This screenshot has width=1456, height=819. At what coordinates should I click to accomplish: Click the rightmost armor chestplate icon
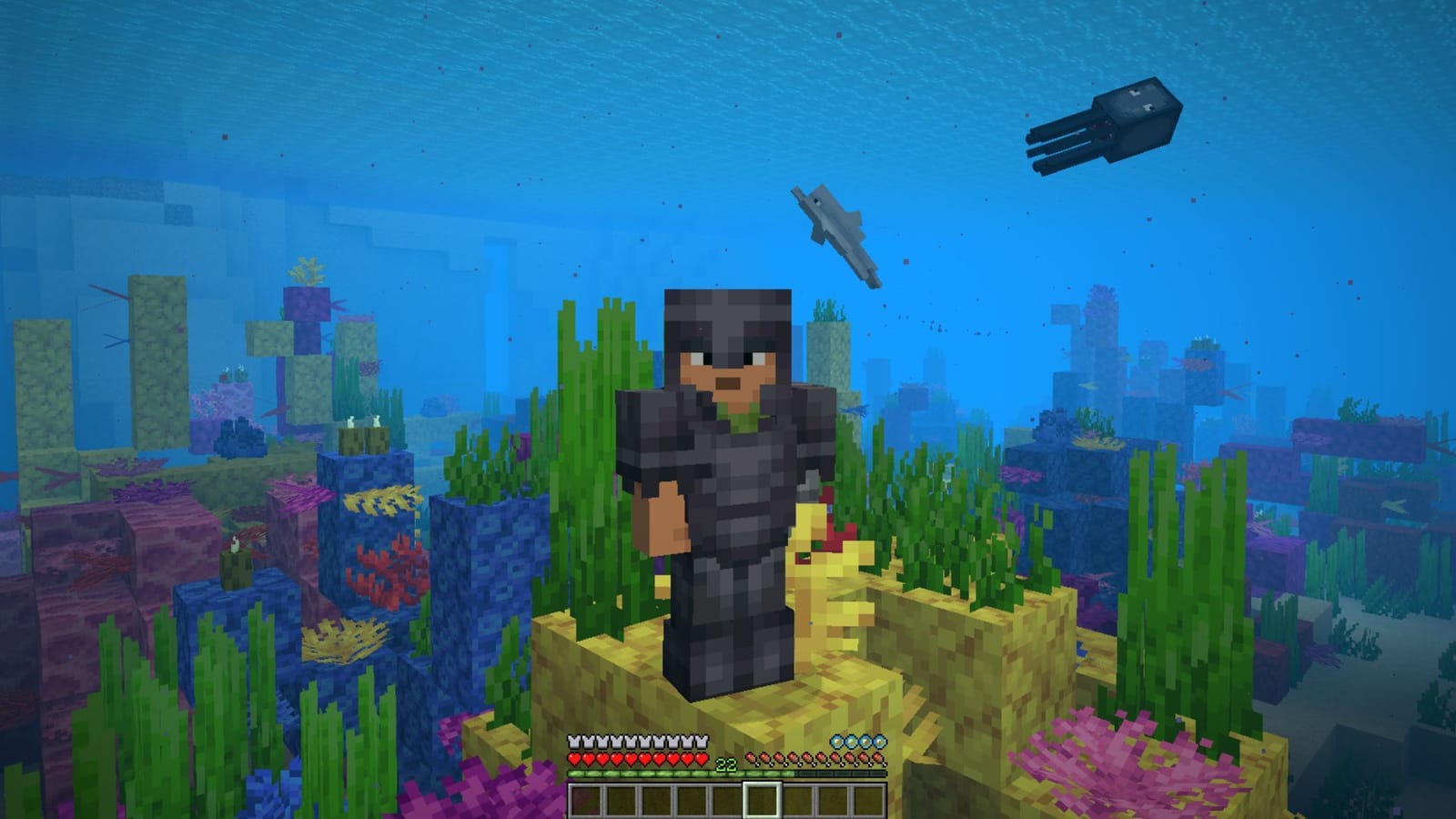[702, 742]
